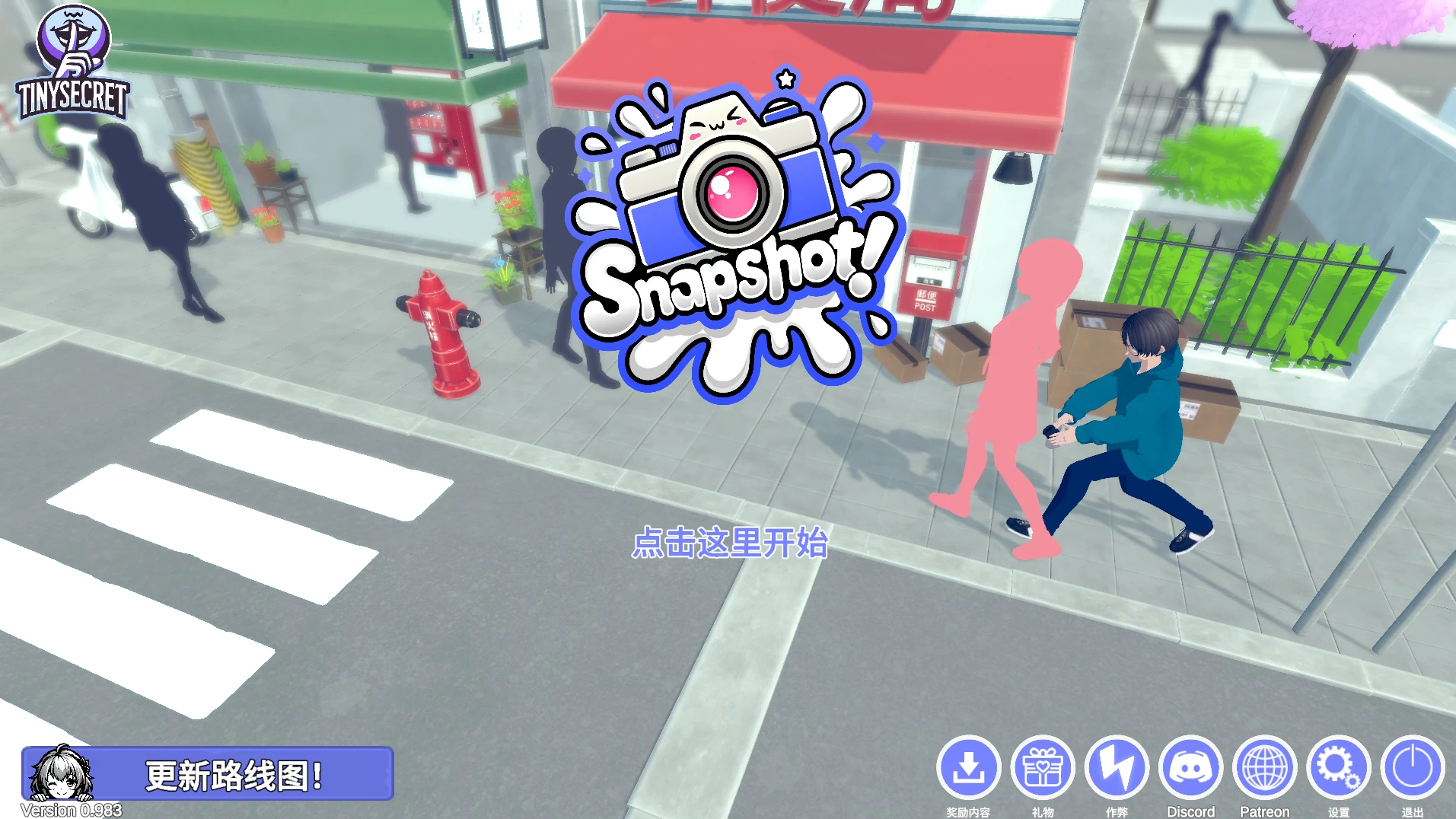
Task: Quit with the 退出 power button
Action: coord(1412,767)
